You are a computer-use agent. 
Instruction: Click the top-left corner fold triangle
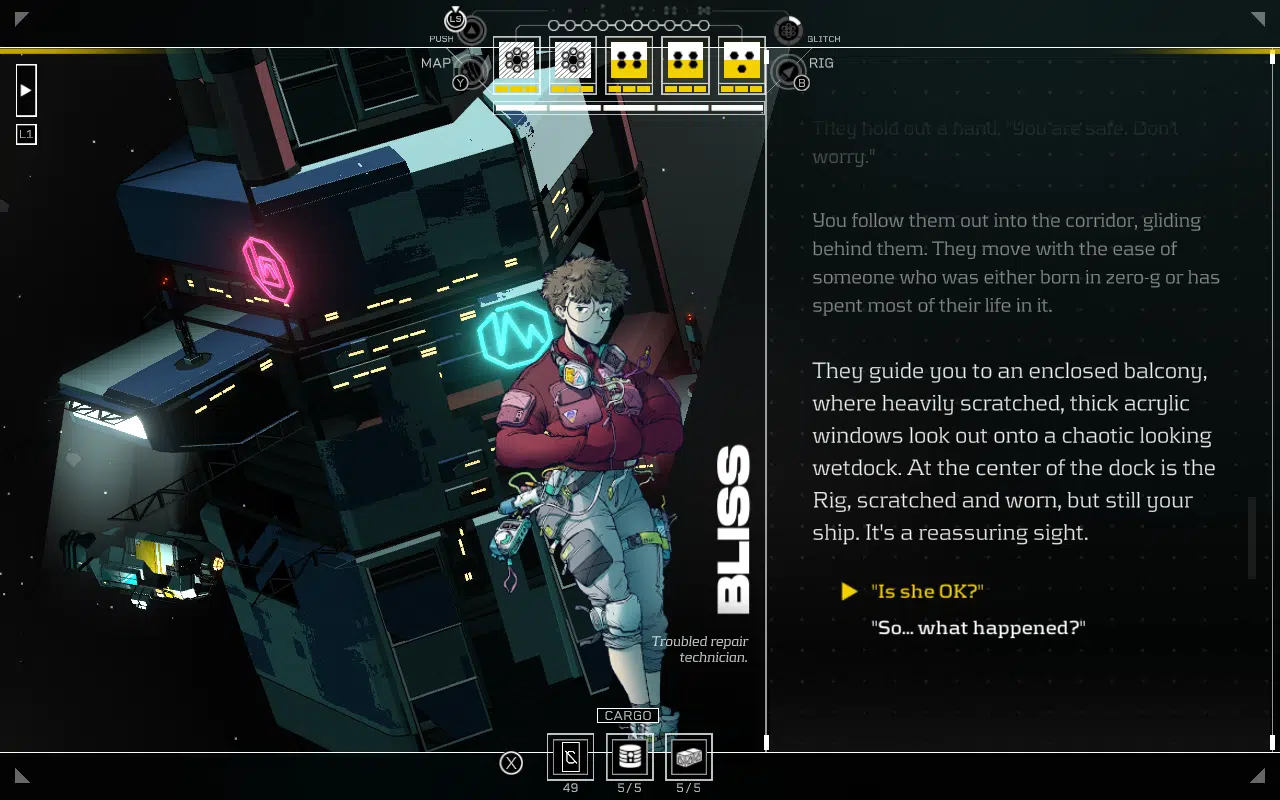point(18,18)
